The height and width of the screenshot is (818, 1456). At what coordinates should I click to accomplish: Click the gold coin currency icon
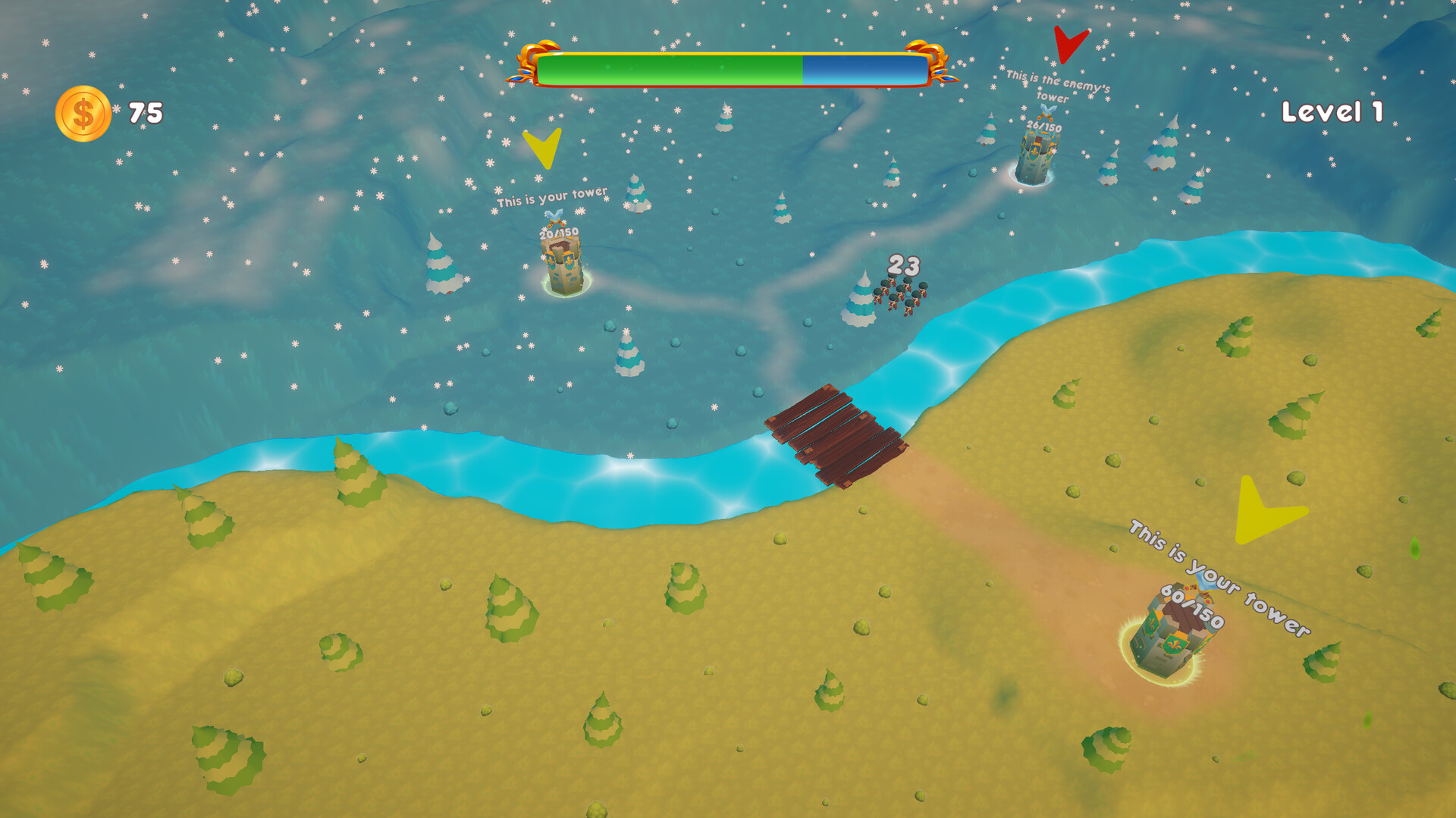pos(84,112)
